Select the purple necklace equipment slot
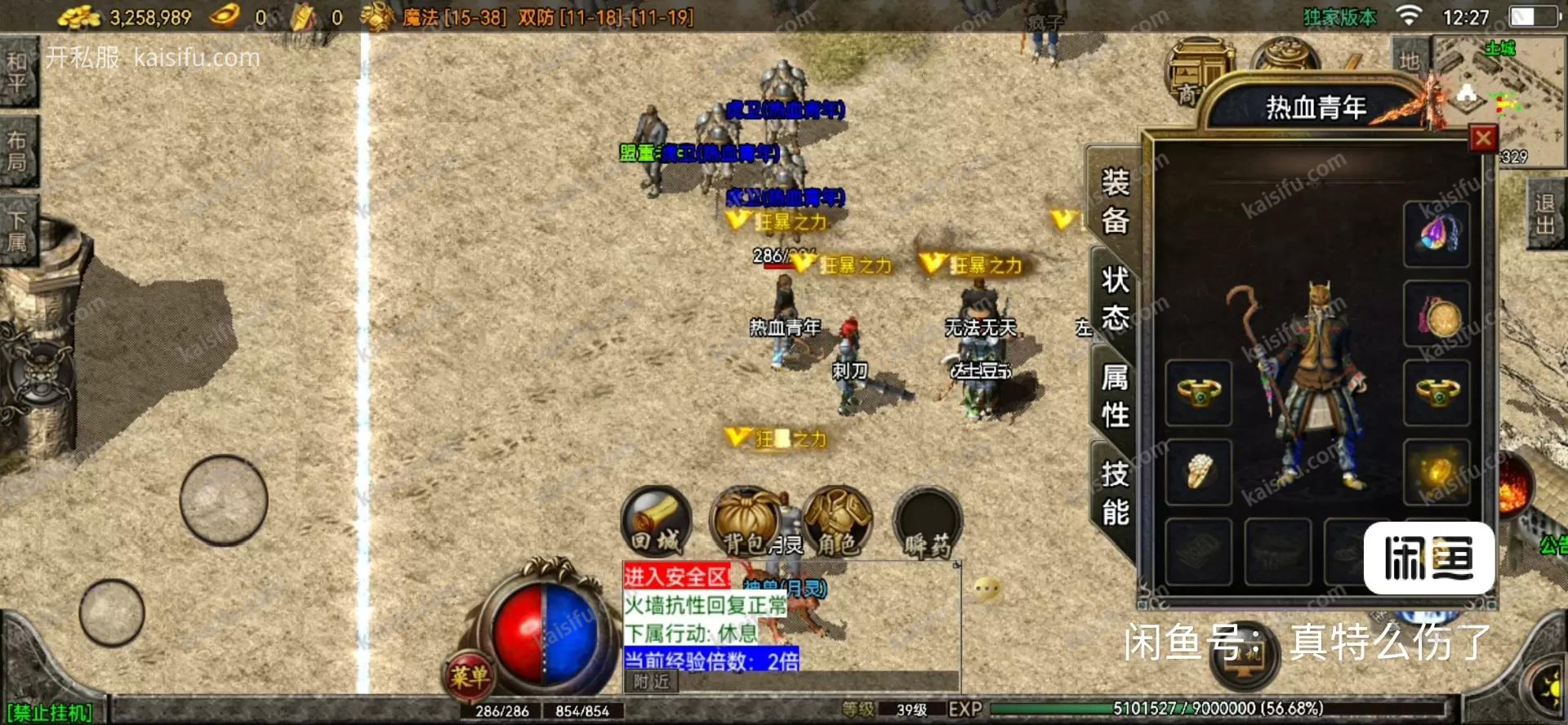The image size is (1568, 725). click(x=1437, y=235)
